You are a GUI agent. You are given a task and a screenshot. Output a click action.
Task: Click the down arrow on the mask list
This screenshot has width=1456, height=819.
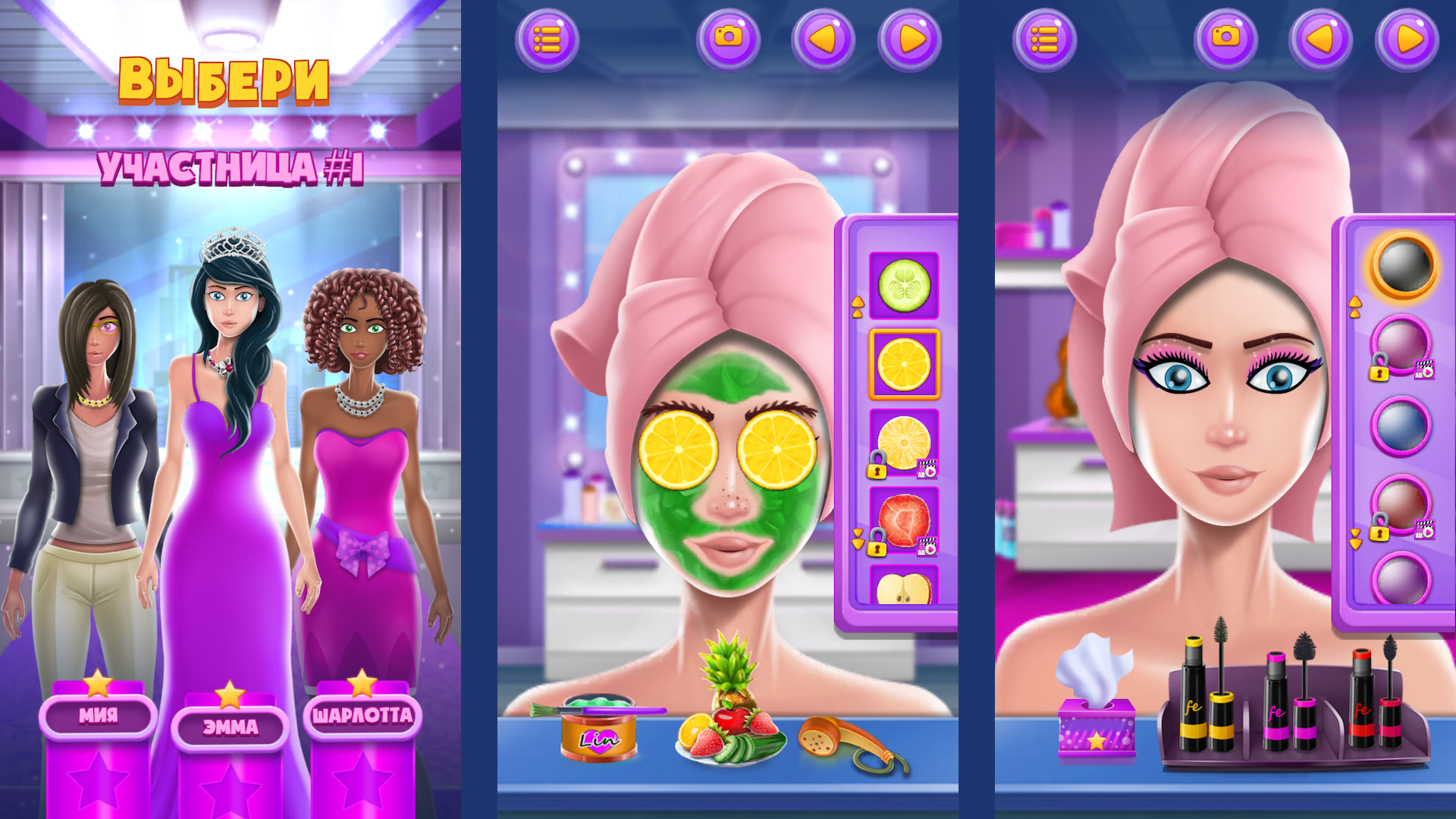[x=858, y=540]
